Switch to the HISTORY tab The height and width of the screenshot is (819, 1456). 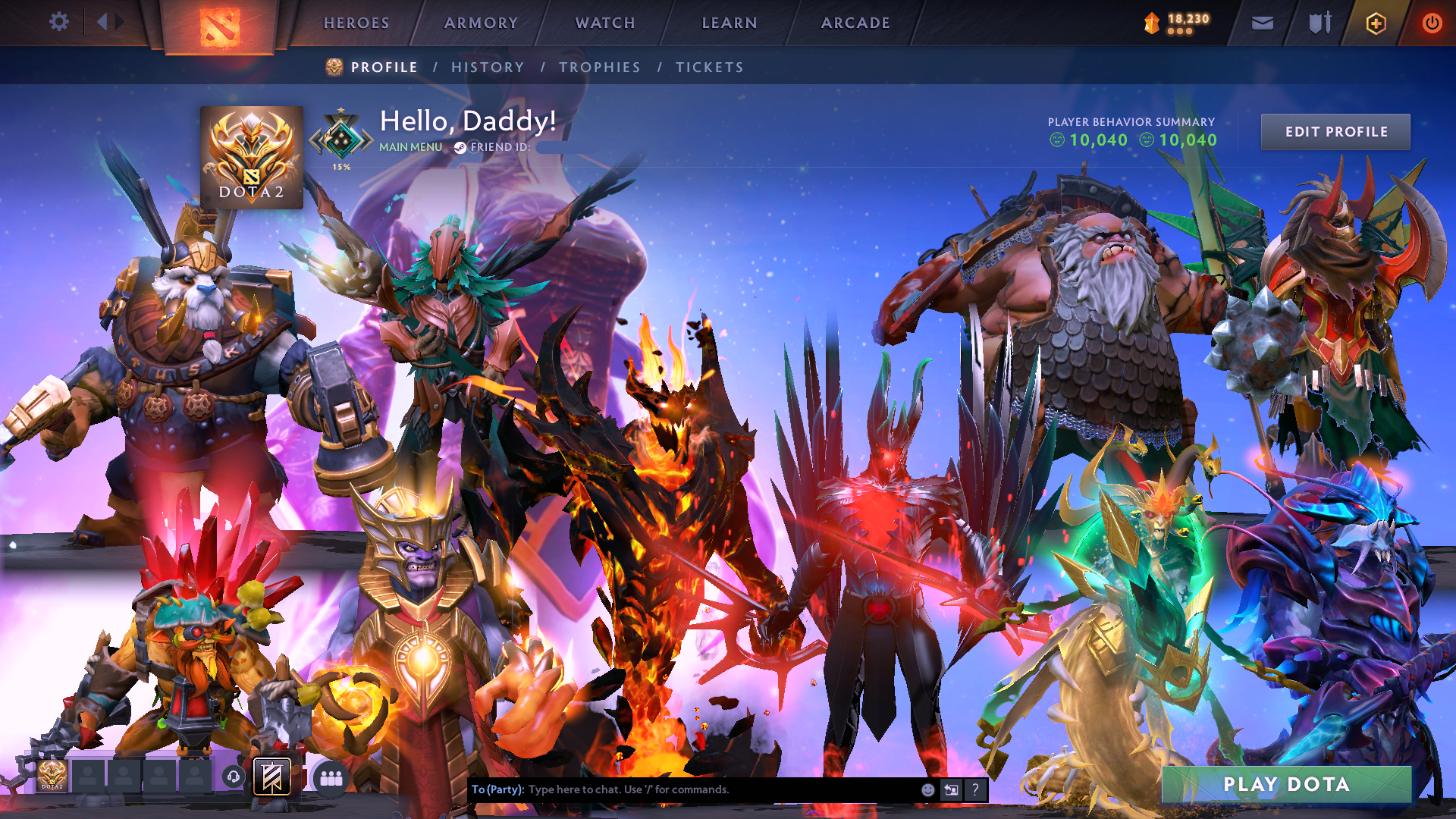click(488, 67)
